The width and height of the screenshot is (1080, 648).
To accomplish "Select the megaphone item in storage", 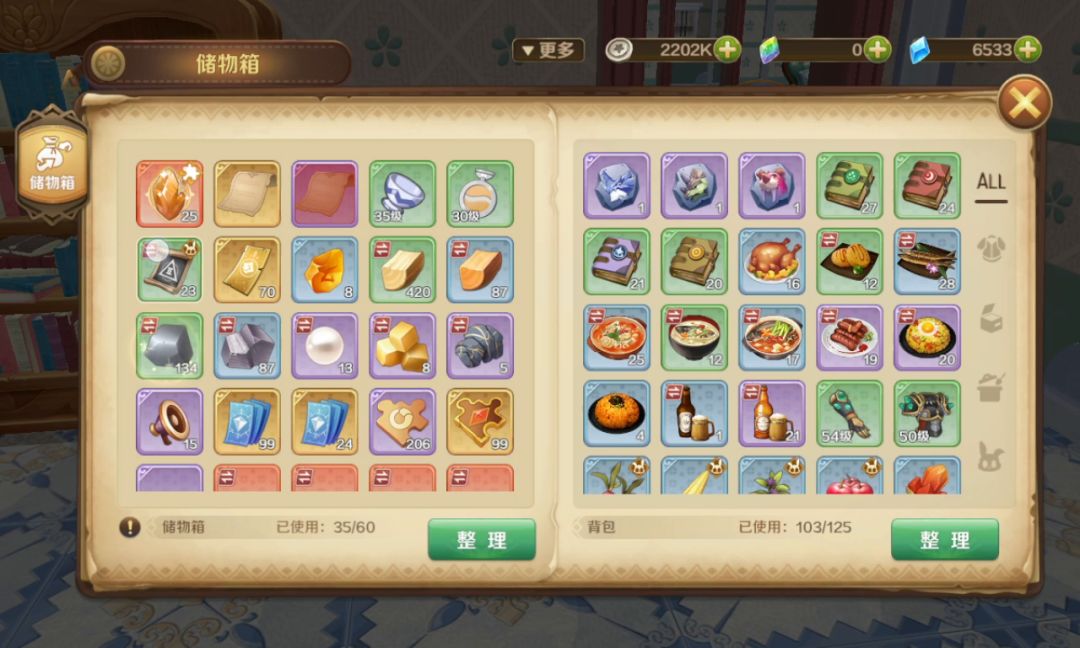I will (169, 422).
